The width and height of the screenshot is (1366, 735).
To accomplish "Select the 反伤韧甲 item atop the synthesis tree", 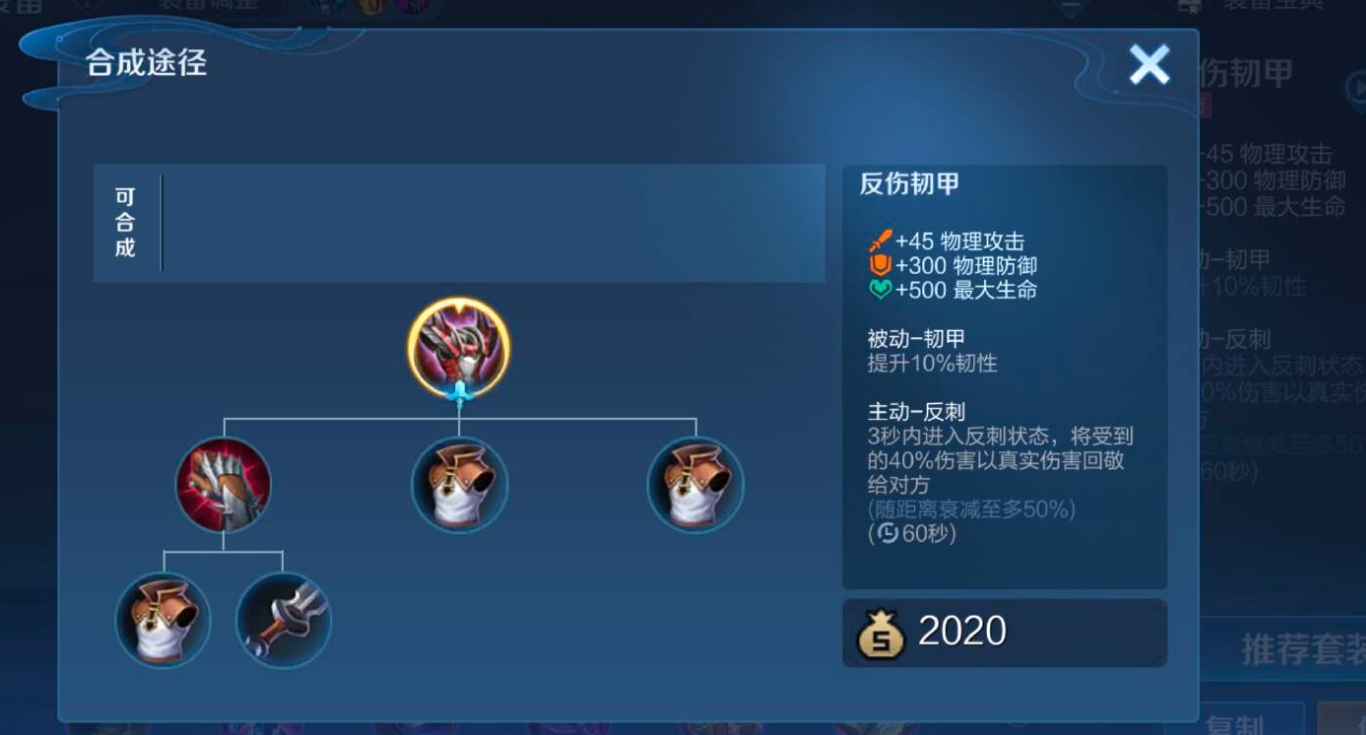I will tap(459, 347).
